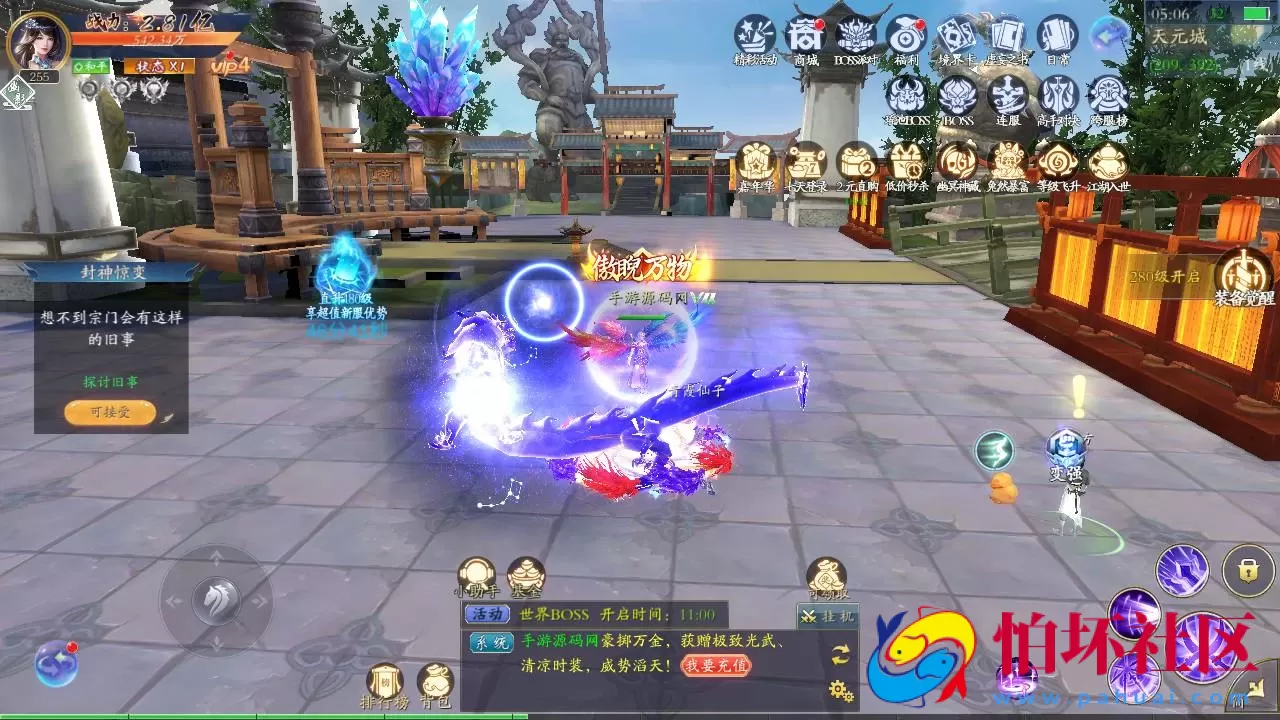Open the gear settings icon in chat panel

click(840, 690)
